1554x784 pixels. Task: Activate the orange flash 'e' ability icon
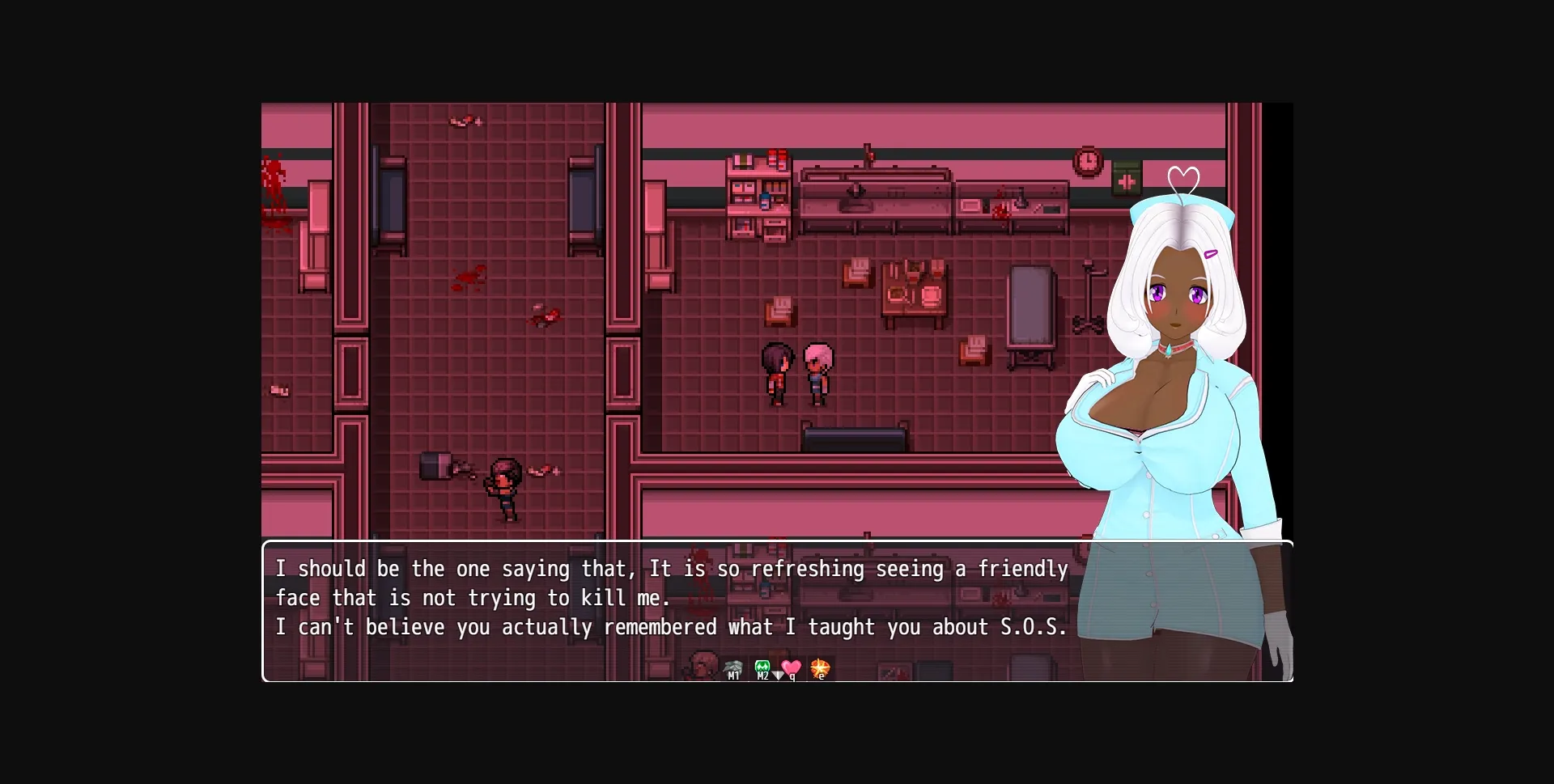(821, 666)
